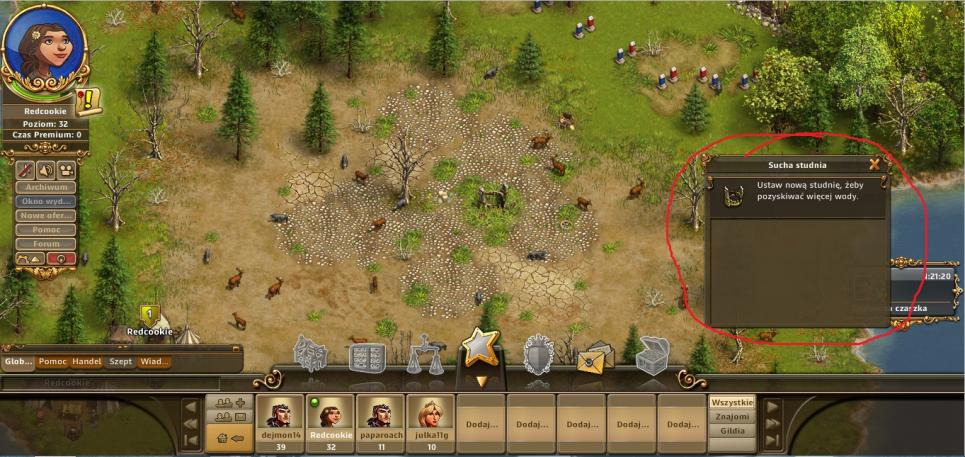Select the Szept chat tab
965x457 pixels.
coord(121,362)
